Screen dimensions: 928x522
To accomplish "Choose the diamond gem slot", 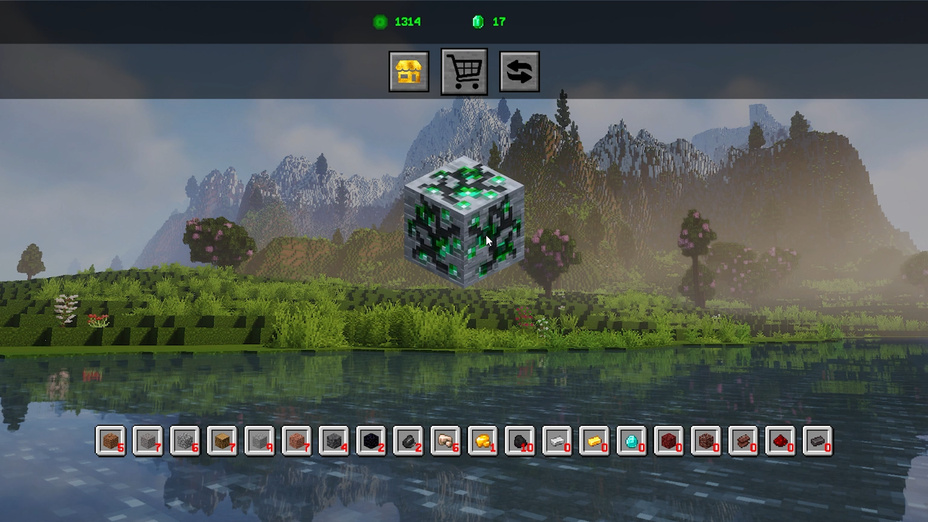I will 631,440.
